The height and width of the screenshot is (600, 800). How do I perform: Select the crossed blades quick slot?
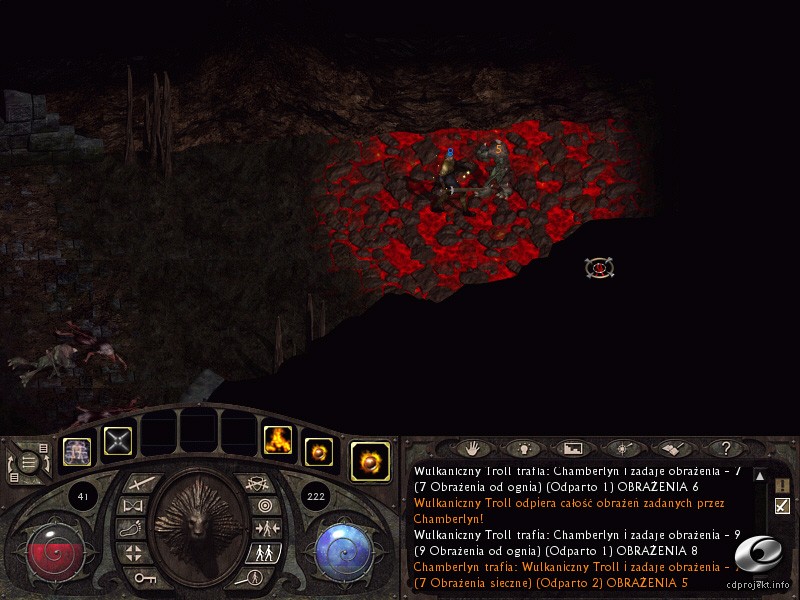click(x=118, y=441)
